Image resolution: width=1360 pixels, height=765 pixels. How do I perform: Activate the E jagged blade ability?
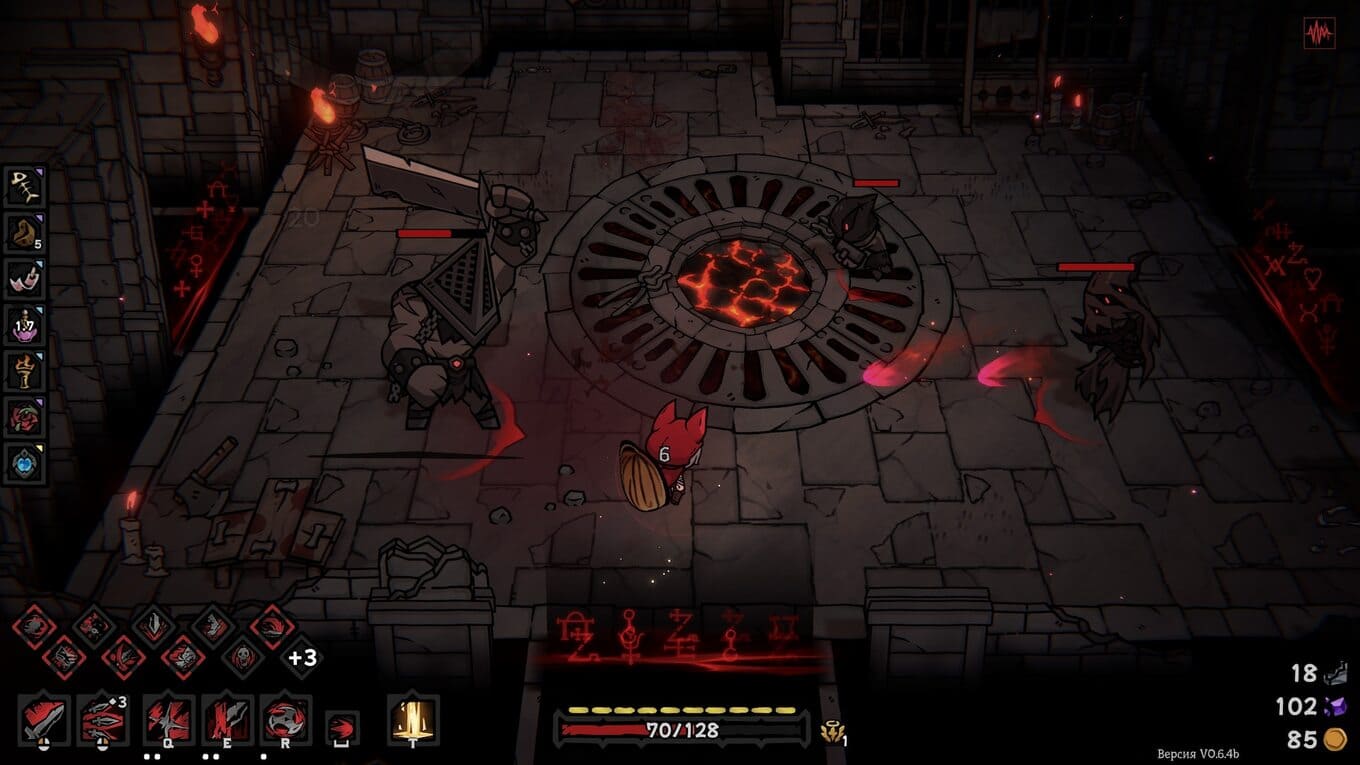tap(227, 719)
